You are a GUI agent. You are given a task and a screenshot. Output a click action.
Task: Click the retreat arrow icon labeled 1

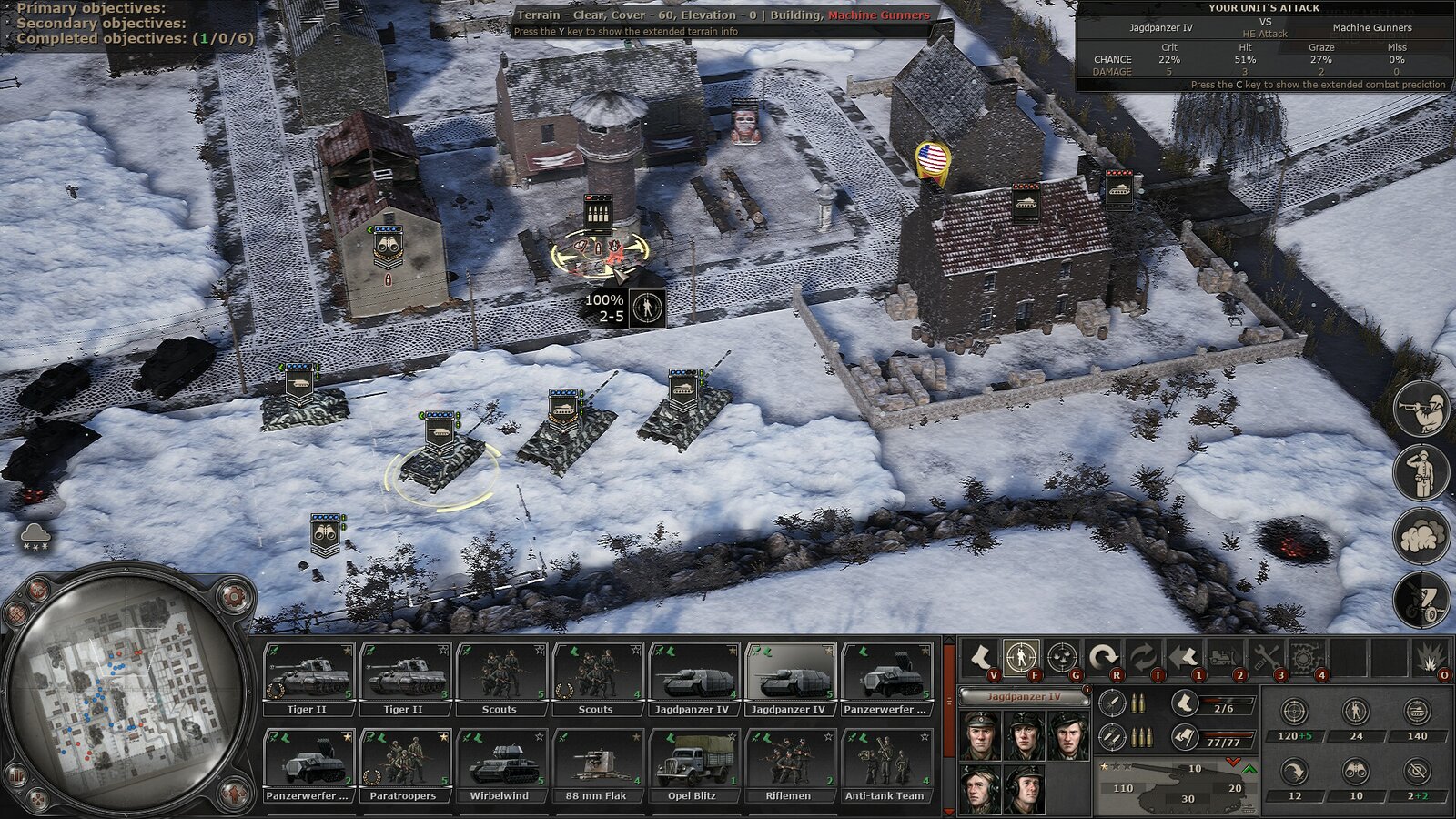click(1181, 654)
